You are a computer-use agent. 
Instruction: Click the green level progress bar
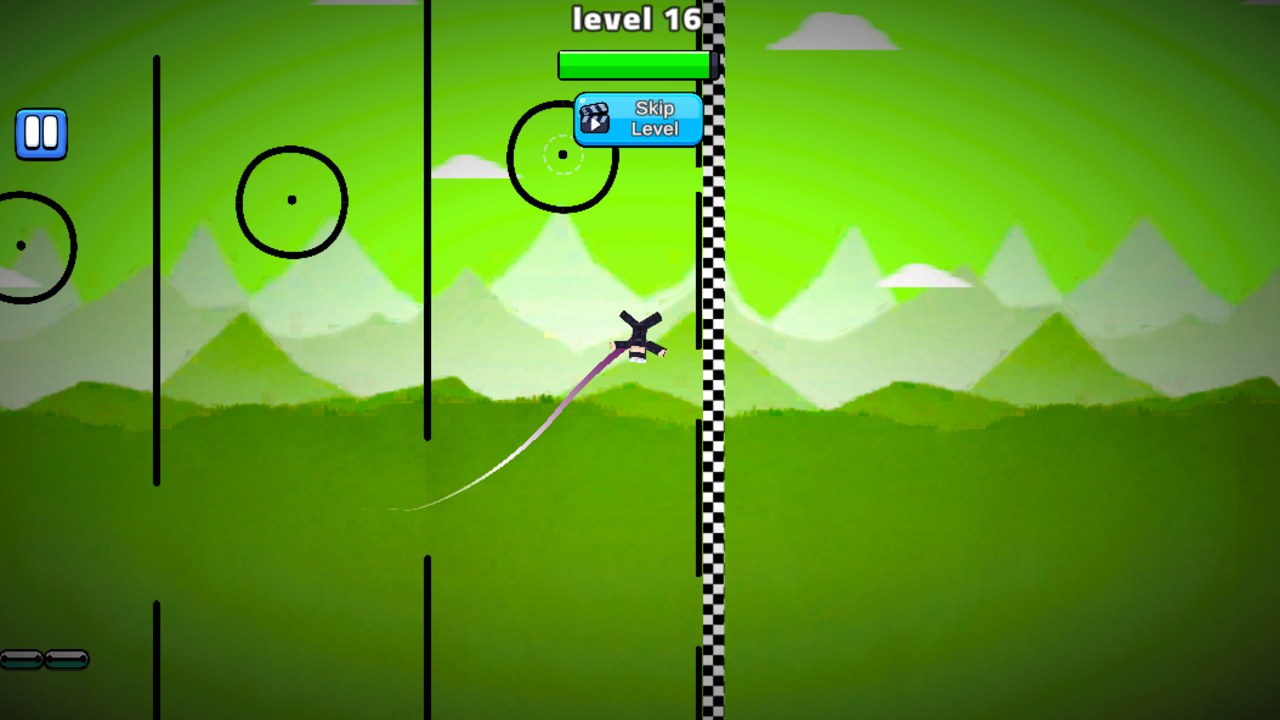[634, 64]
